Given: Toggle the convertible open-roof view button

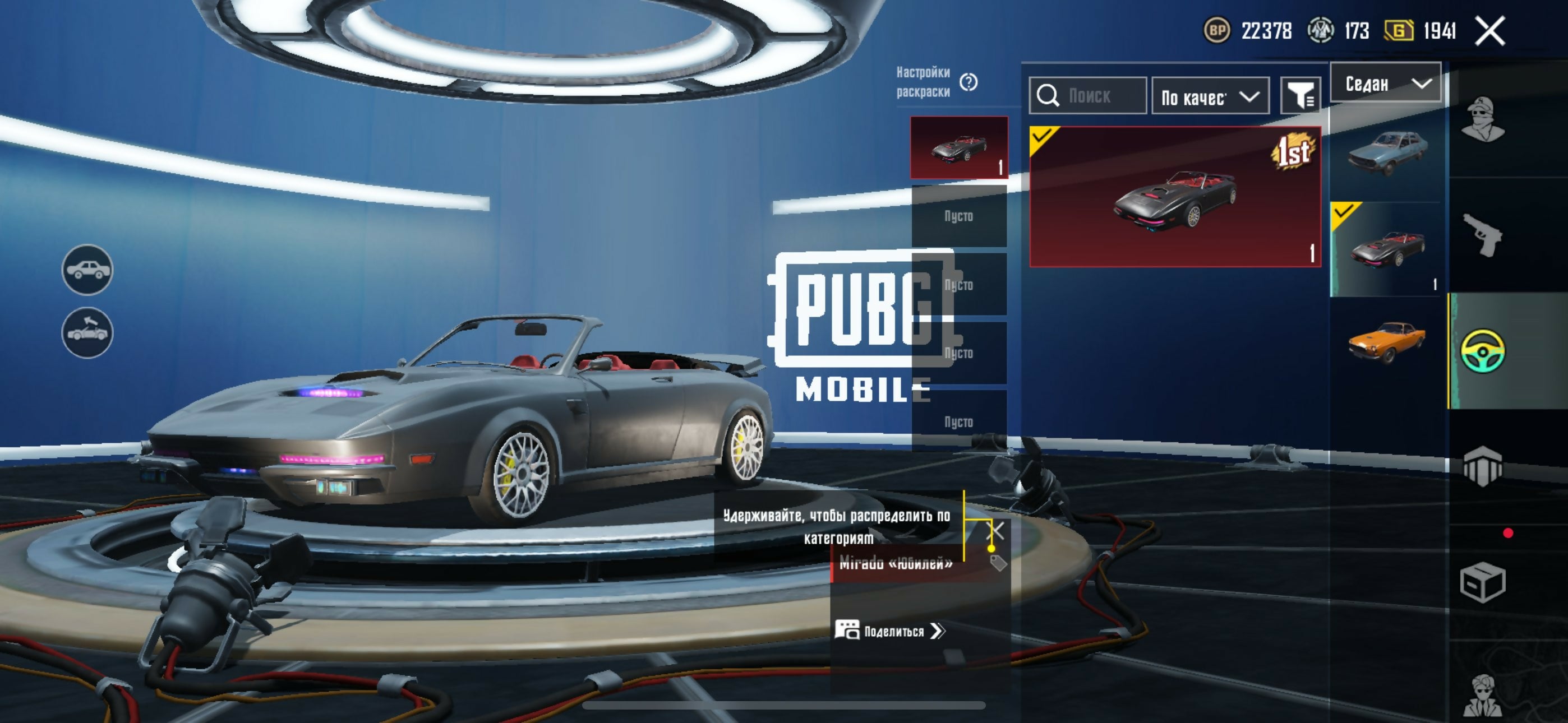Looking at the screenshot, I should [87, 332].
